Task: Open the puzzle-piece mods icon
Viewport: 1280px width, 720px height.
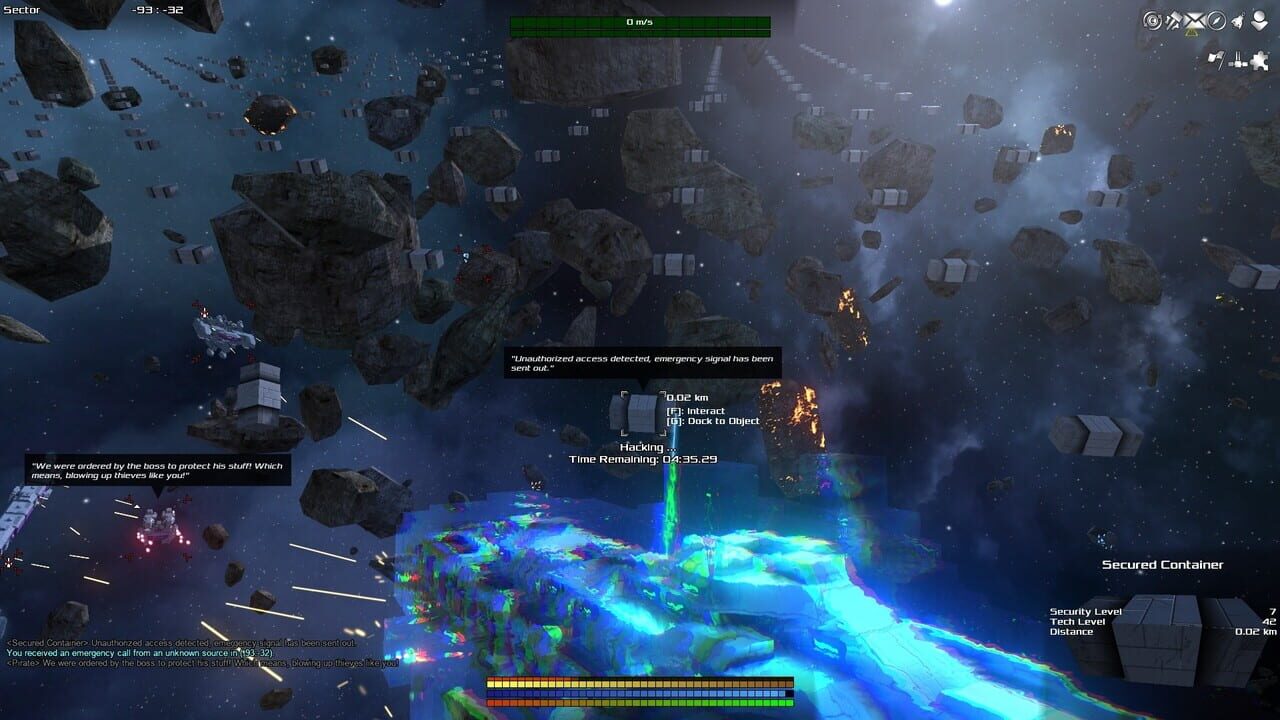Action: click(x=1258, y=60)
